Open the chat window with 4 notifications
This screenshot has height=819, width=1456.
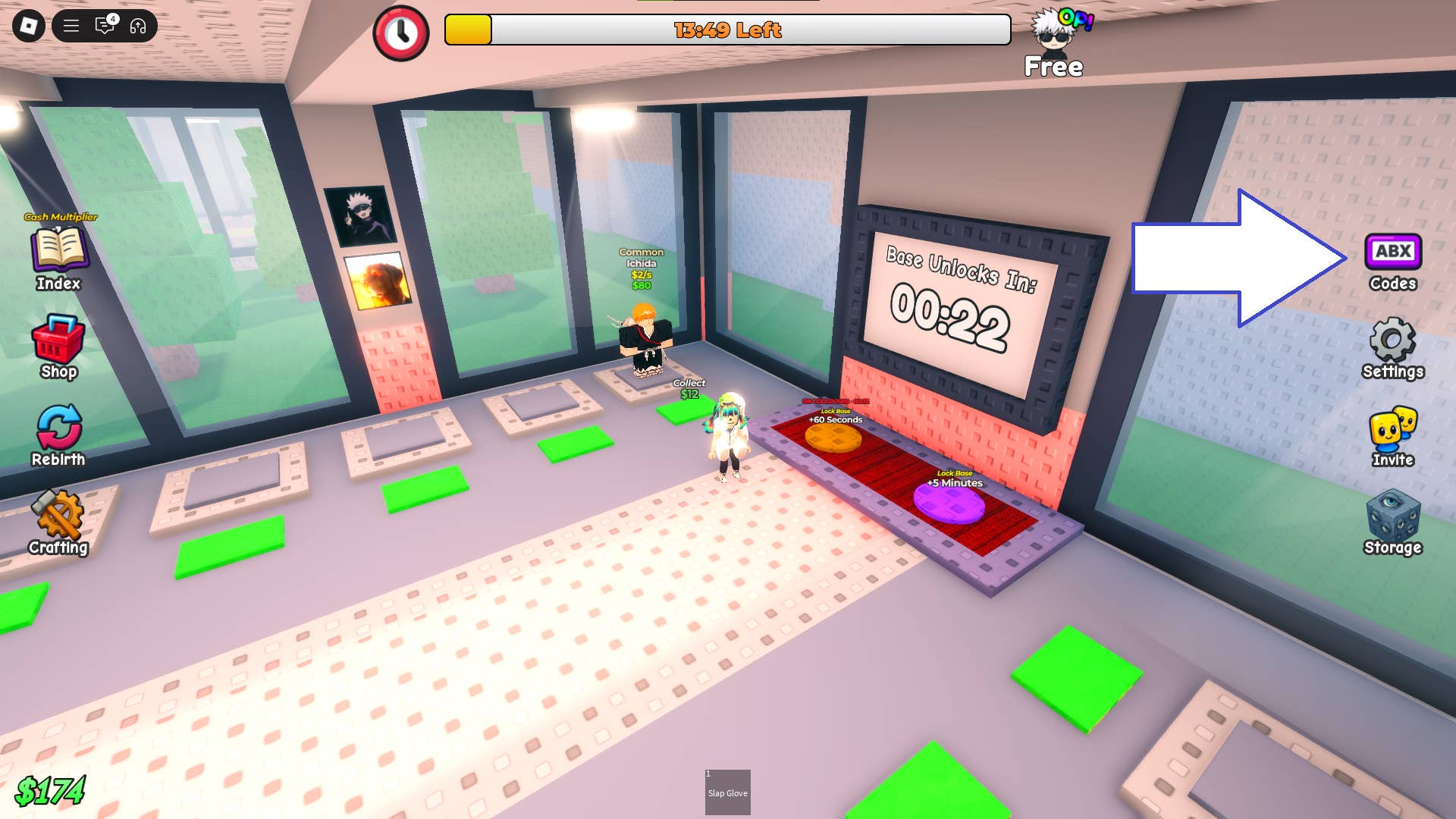click(104, 26)
